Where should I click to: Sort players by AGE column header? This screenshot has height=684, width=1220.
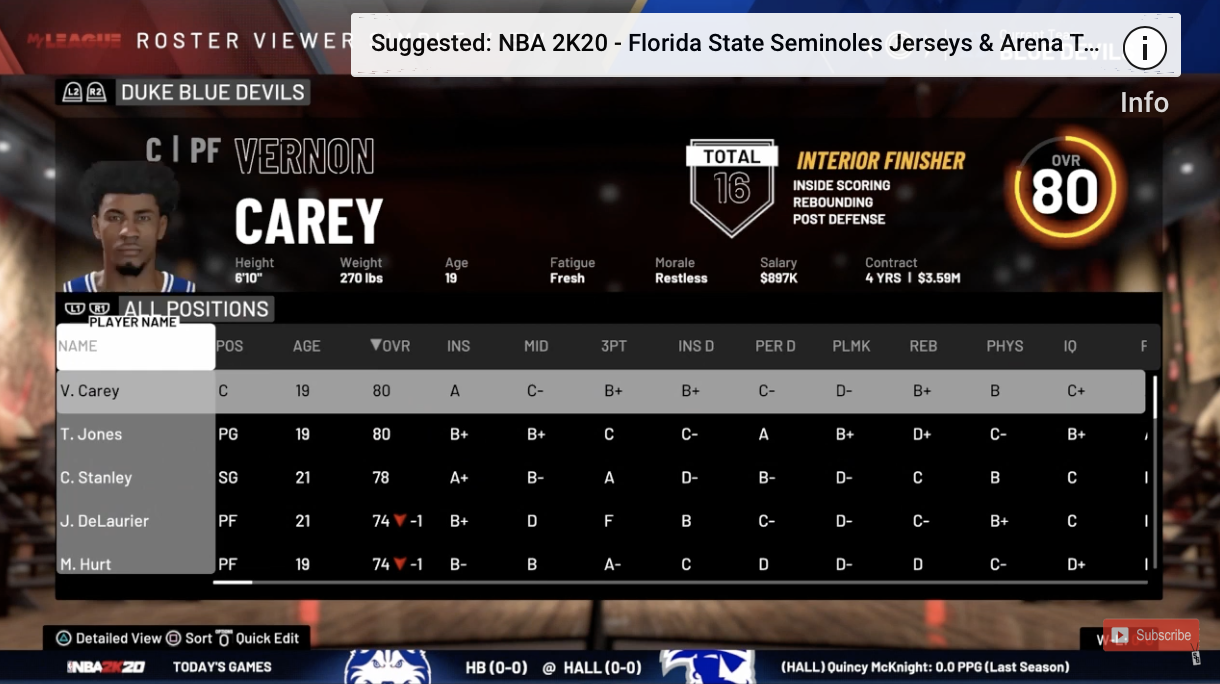click(306, 346)
